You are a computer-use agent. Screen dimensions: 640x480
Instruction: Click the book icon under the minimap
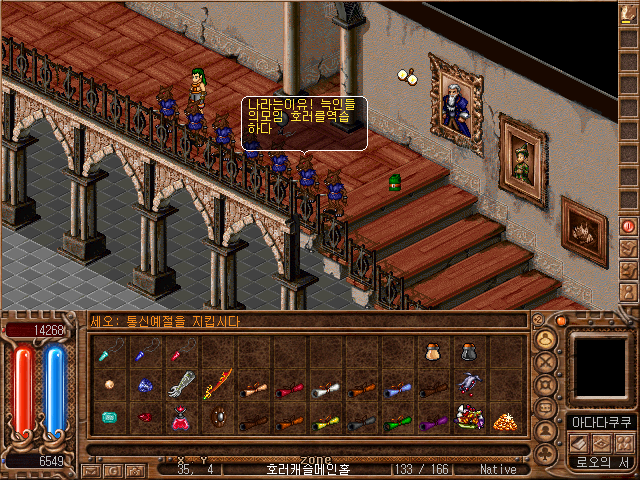tap(580, 442)
